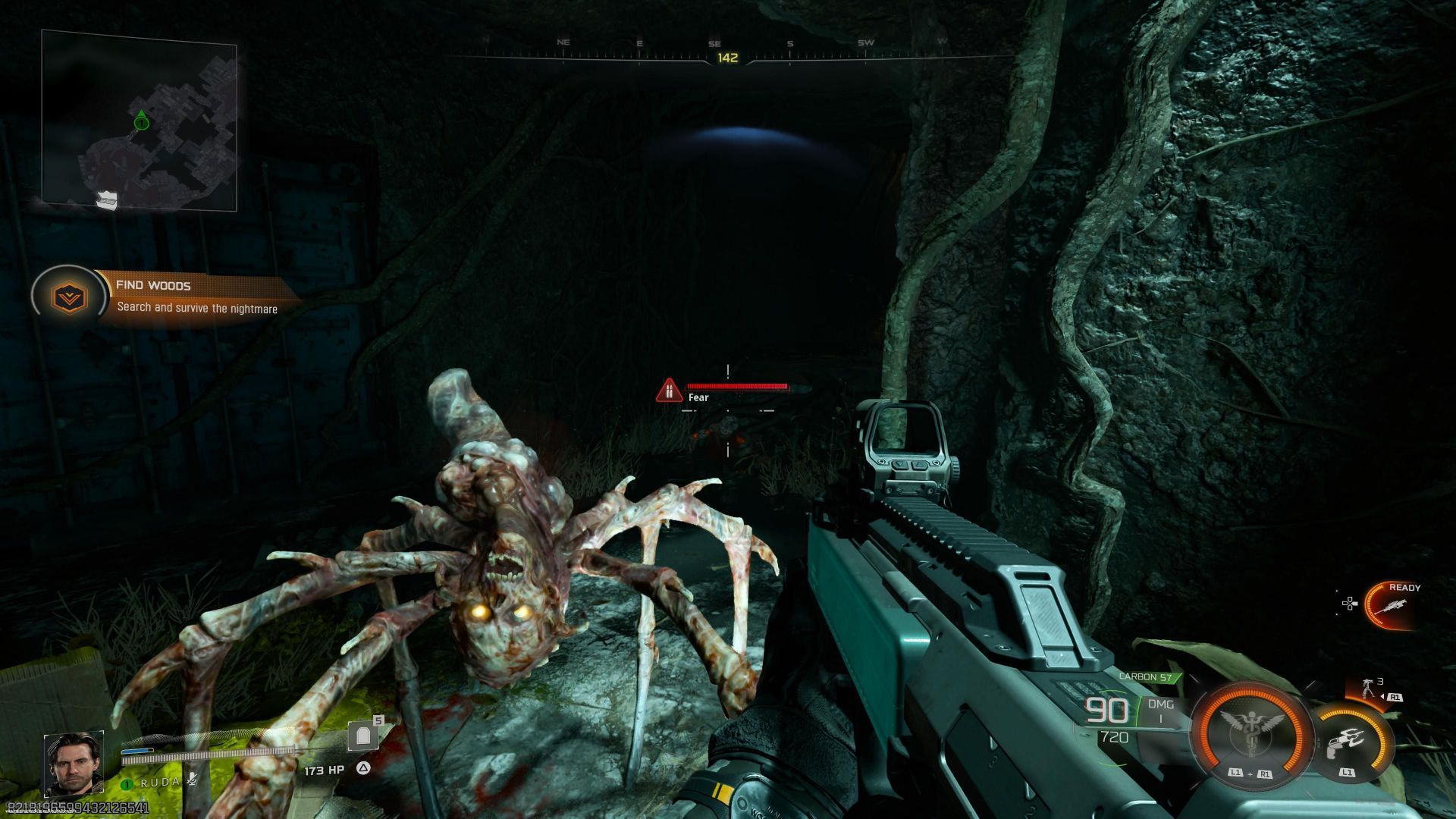Click the orange objective chevron emblem
Image resolution: width=1456 pixels, height=819 pixels.
point(69,297)
